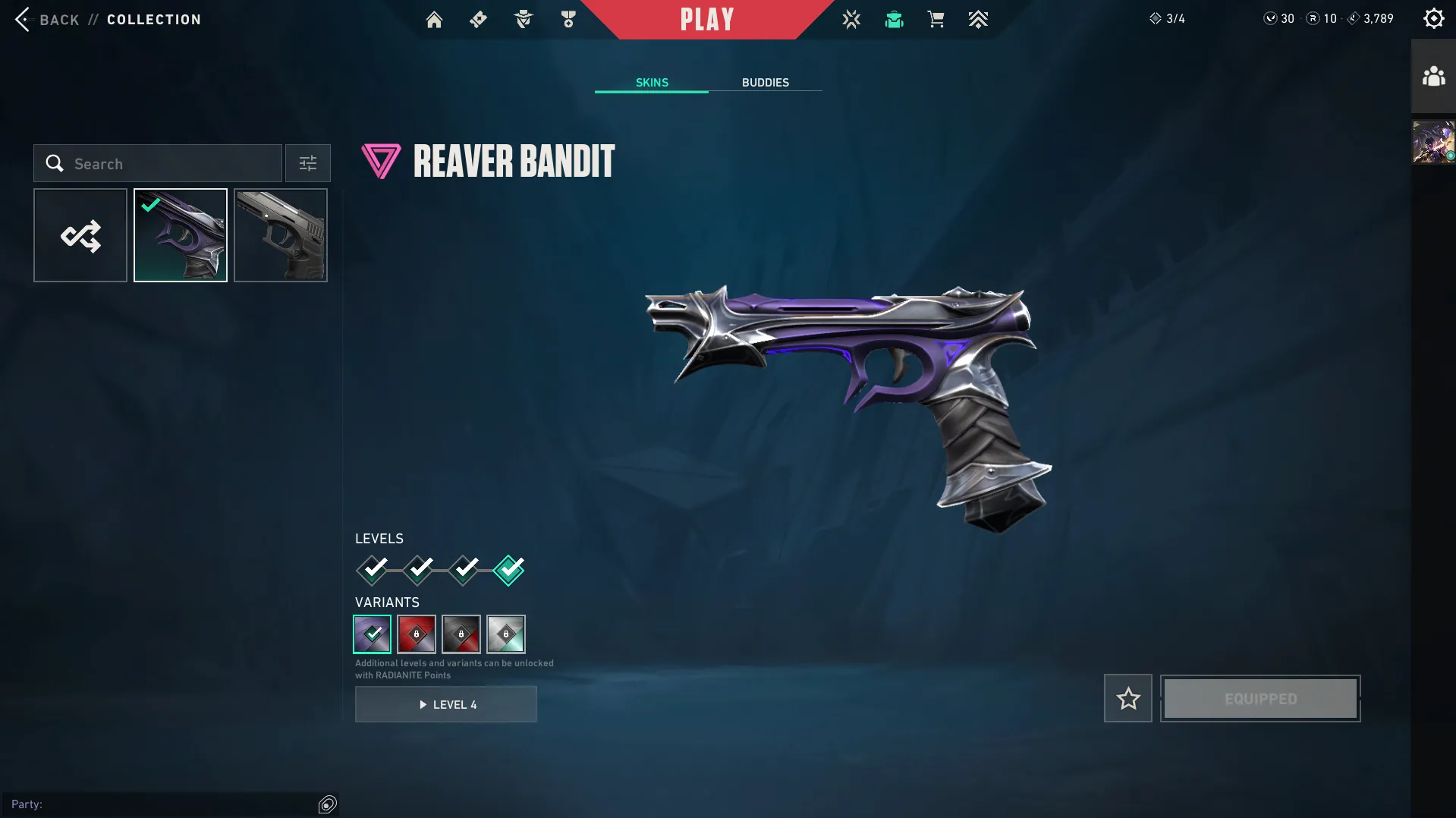
Task: Expand the Level 4 preview
Action: coord(445,704)
